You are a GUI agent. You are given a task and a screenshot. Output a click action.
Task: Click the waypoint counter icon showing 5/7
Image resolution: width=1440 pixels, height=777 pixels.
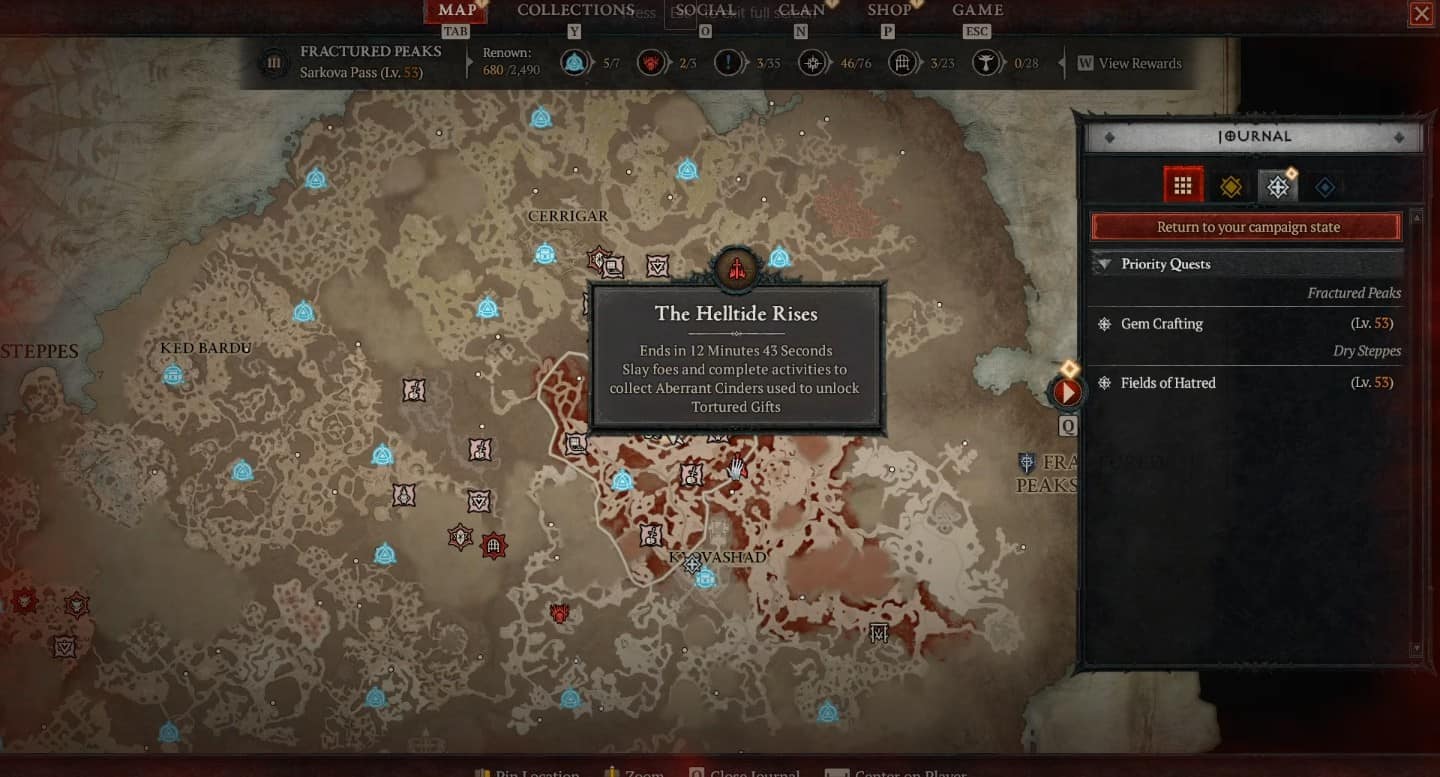coord(573,62)
